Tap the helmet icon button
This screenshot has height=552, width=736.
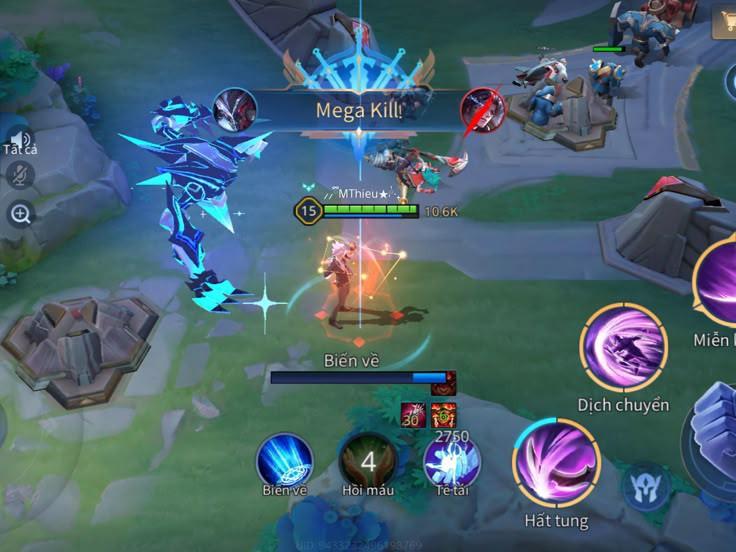[x=646, y=487]
